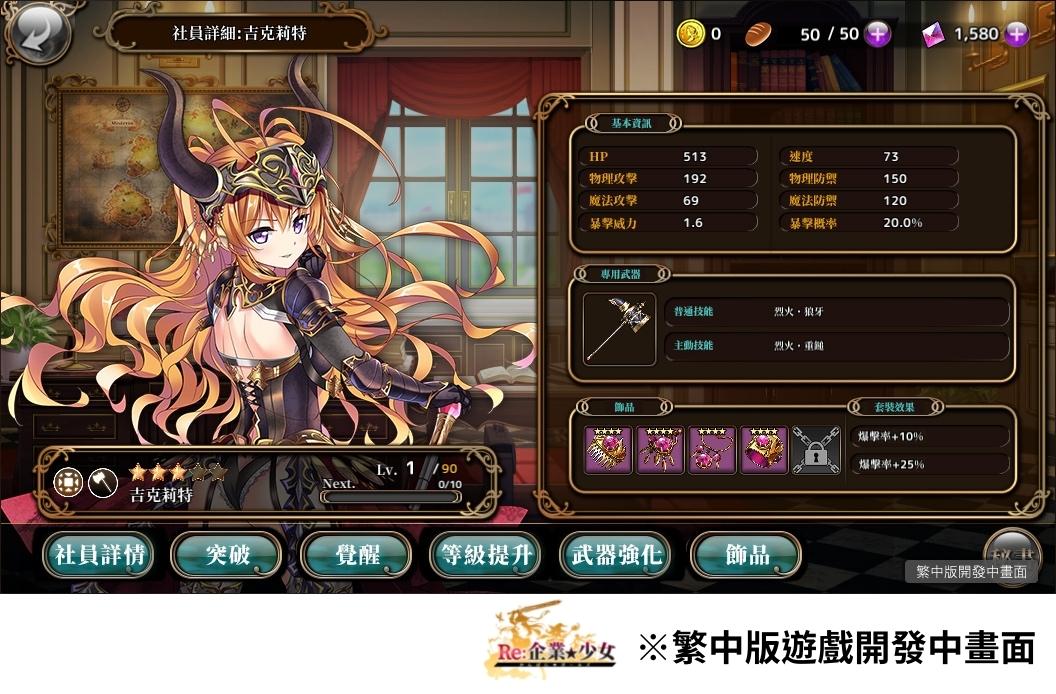The image size is (1056, 694).
Task: Choose the 等級提升 level-up button
Action: tap(486, 555)
